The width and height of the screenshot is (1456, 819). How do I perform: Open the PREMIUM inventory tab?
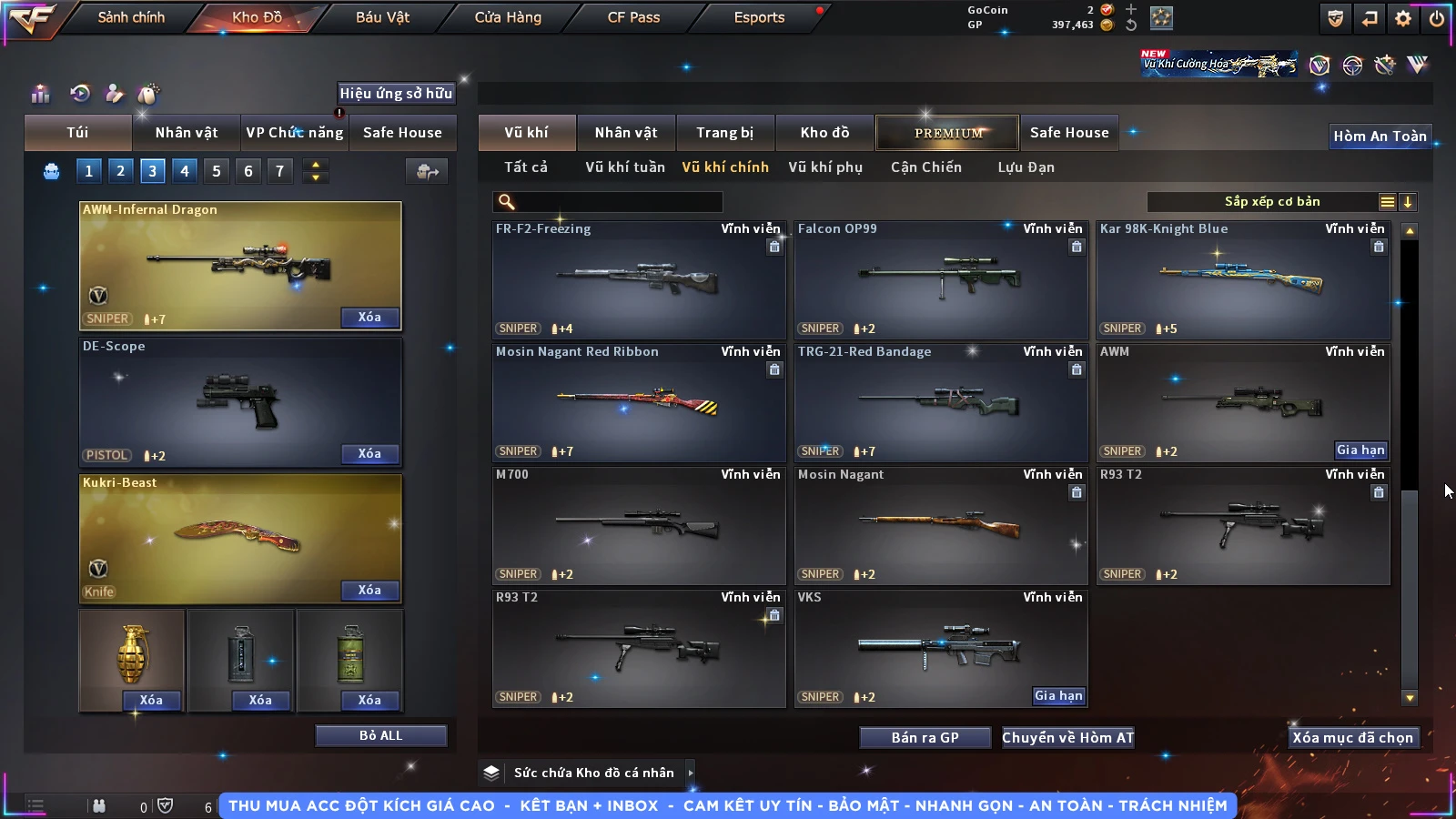tap(947, 133)
